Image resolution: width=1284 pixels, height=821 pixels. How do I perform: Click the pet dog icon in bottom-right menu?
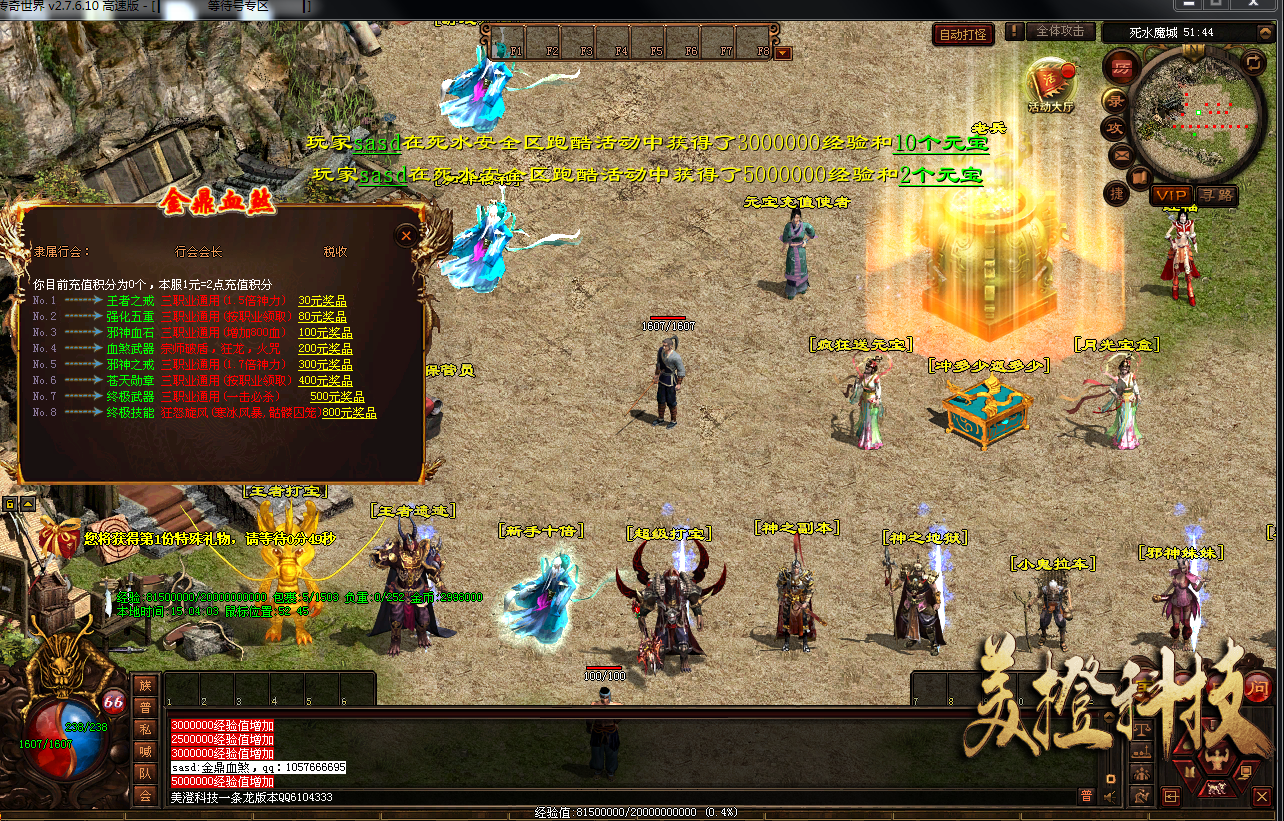coord(1216,790)
